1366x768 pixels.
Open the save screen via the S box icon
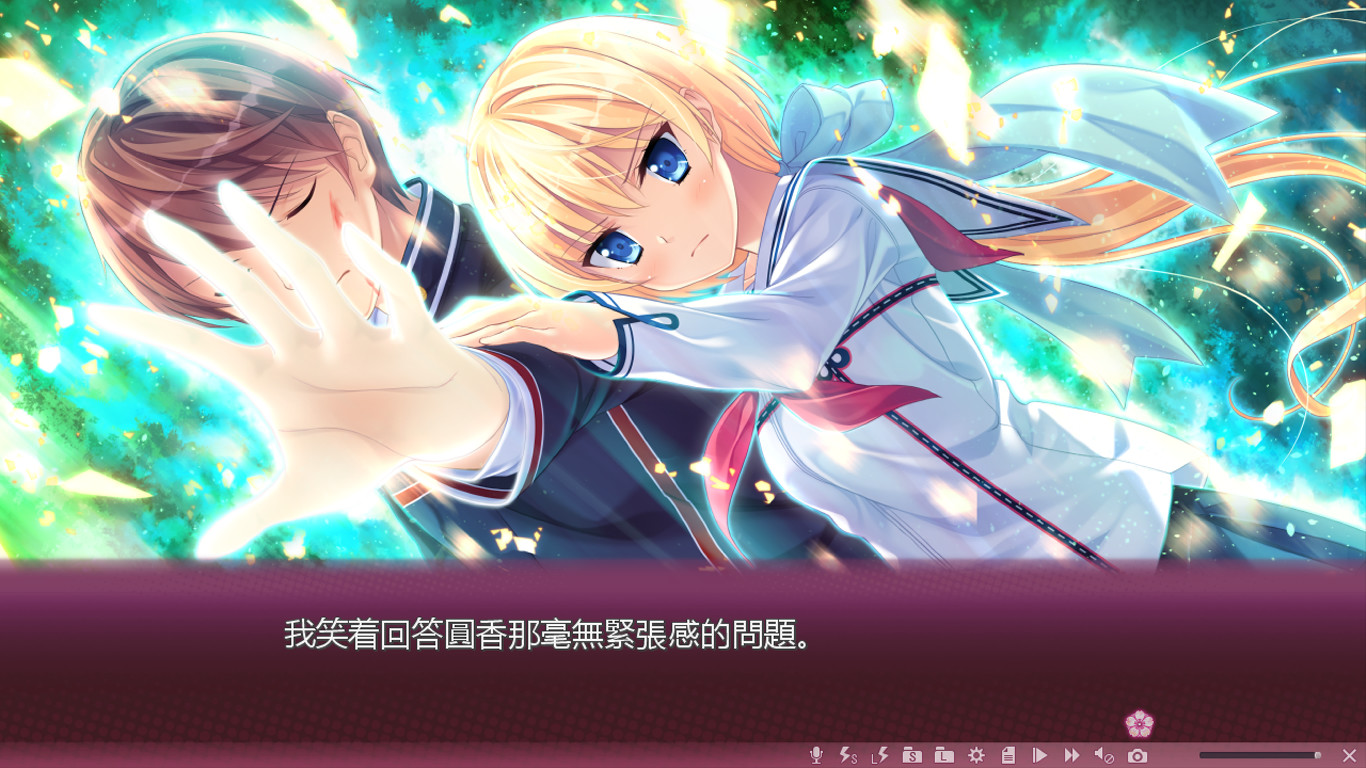pos(913,755)
